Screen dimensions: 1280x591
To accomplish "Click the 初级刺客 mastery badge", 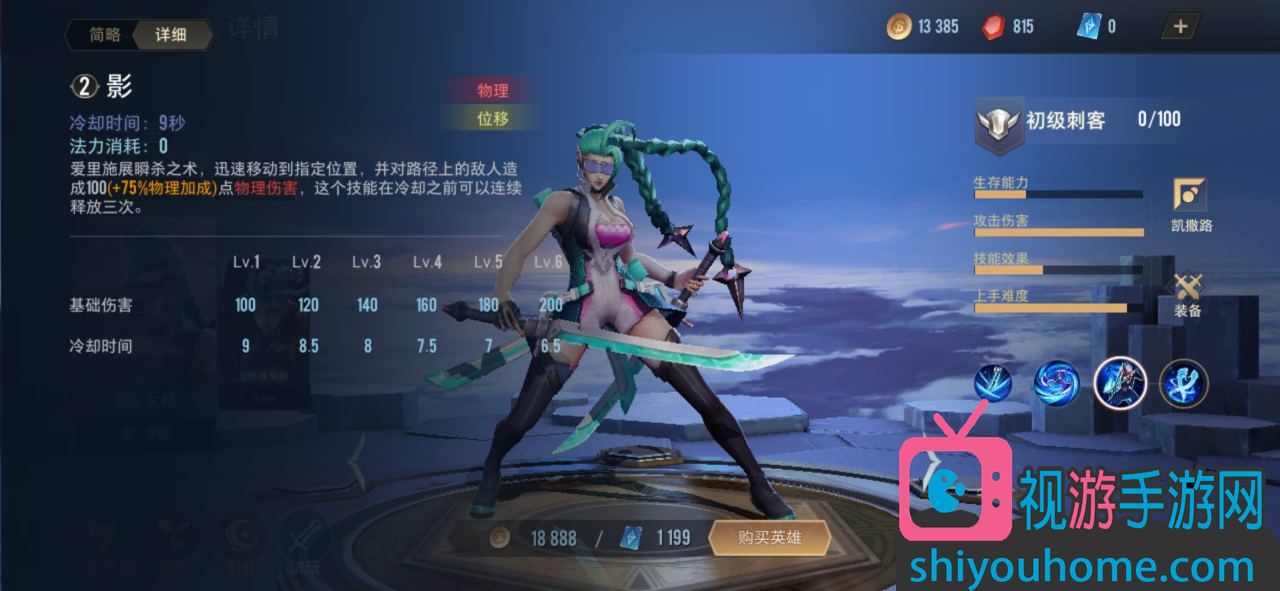I will [999, 123].
